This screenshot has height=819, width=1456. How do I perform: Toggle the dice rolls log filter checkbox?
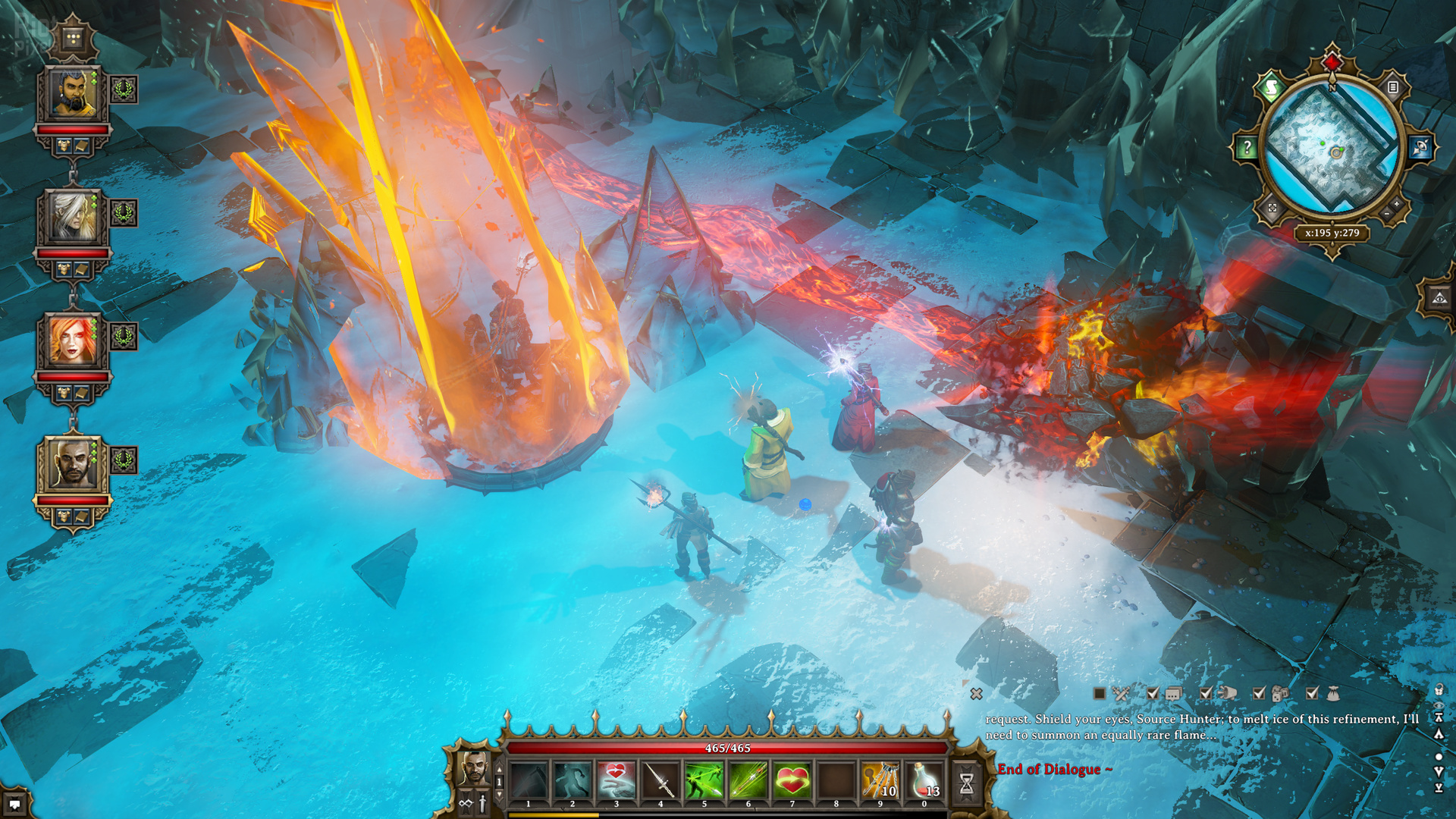(1259, 693)
